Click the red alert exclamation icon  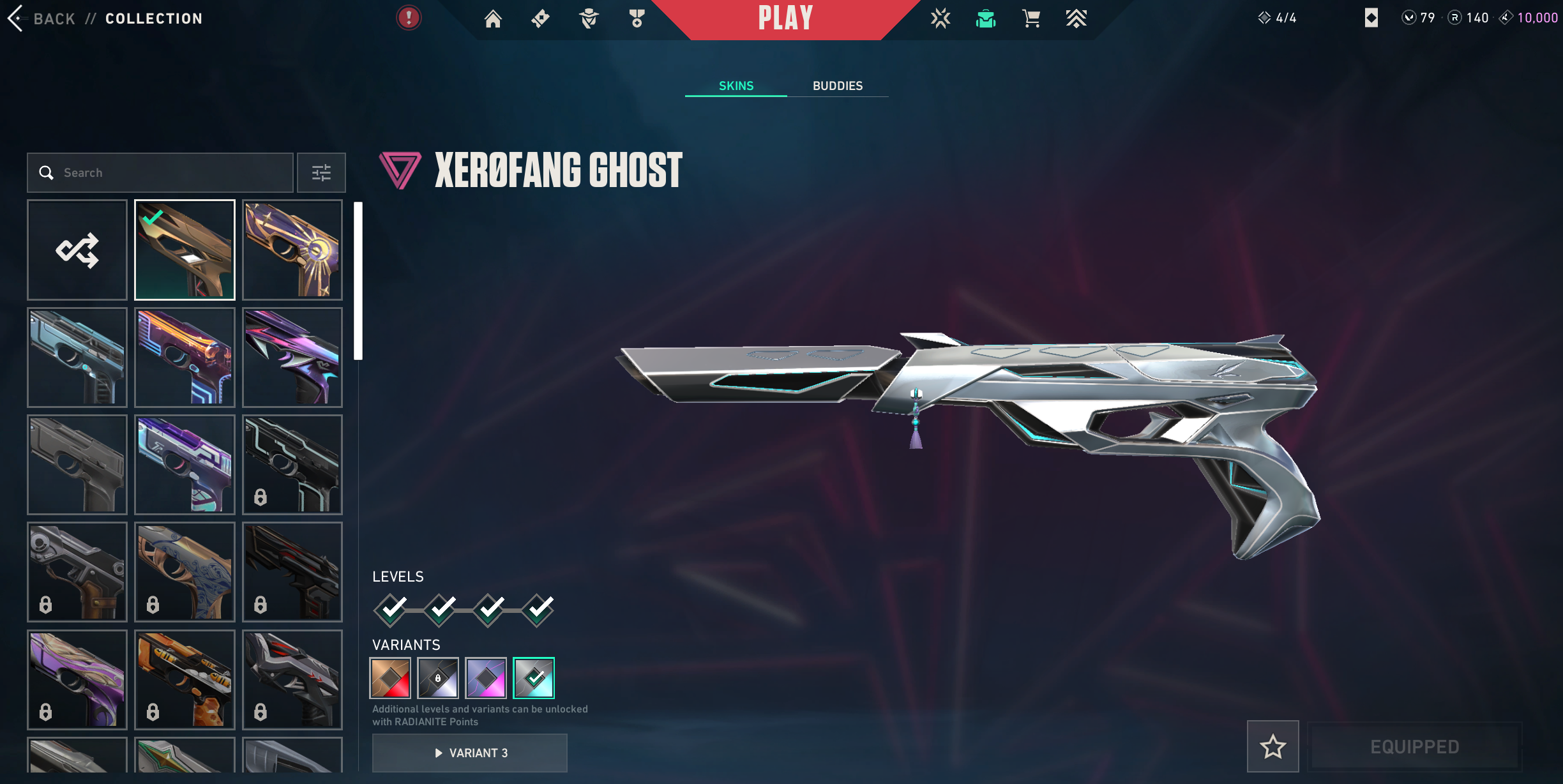pyautogui.click(x=409, y=18)
